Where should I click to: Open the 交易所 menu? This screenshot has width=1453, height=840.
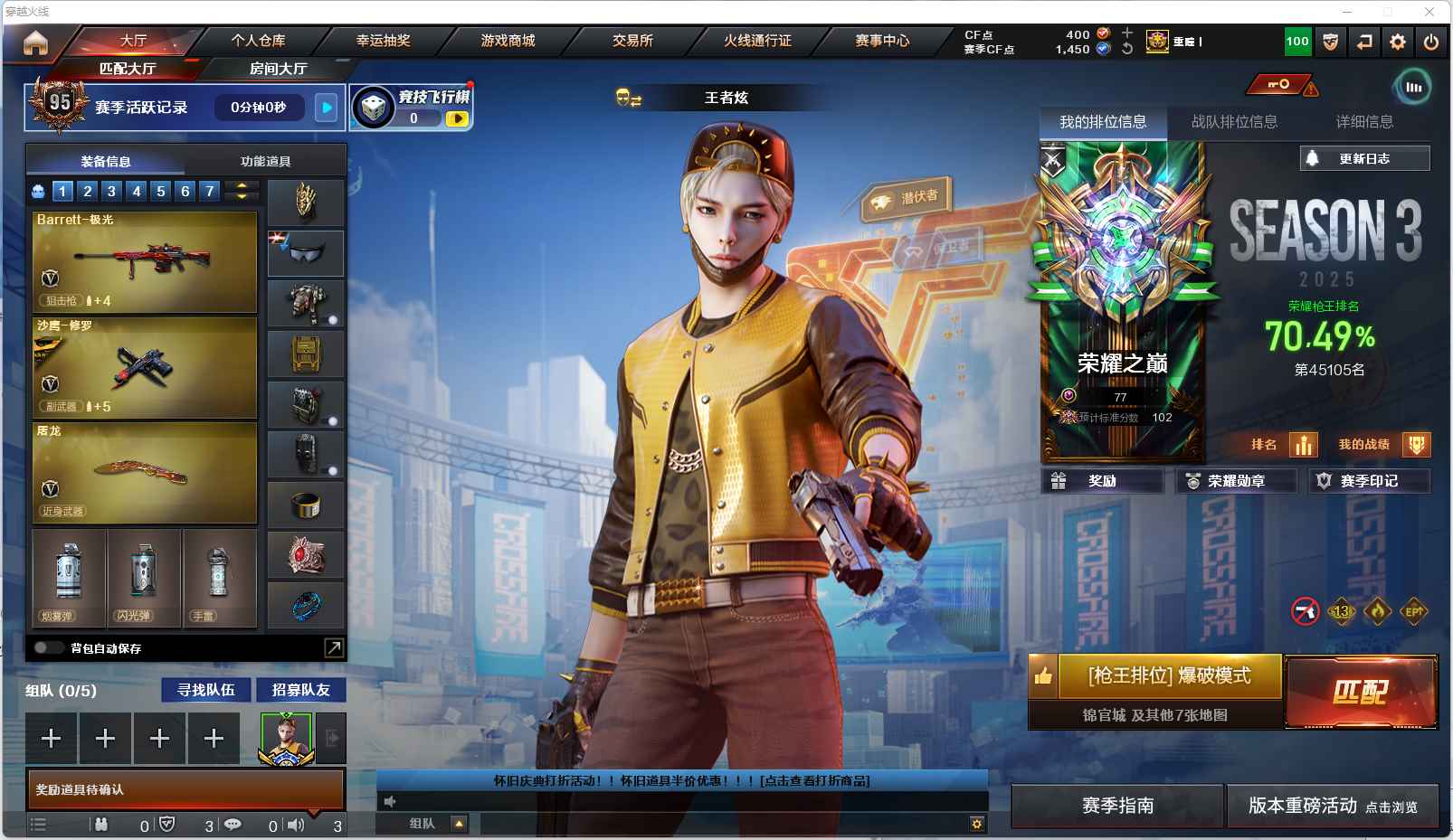[x=632, y=41]
